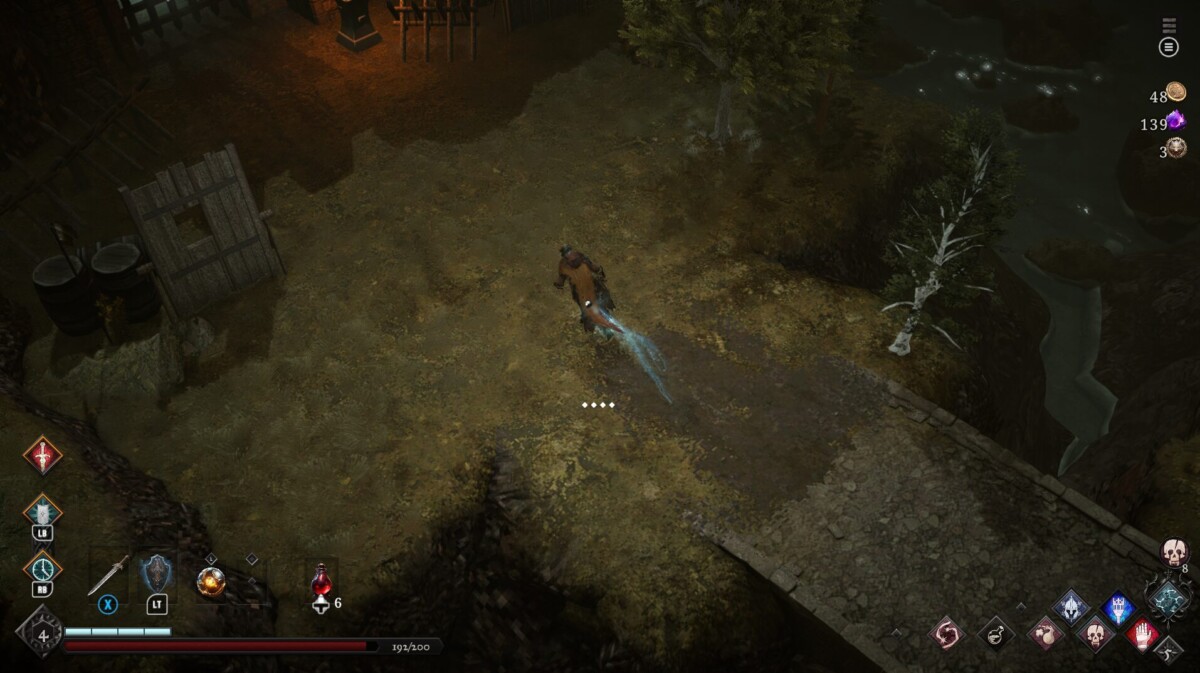The height and width of the screenshot is (673, 1200).
Task: Select the blue crowned tower icon
Action: 1119,607
